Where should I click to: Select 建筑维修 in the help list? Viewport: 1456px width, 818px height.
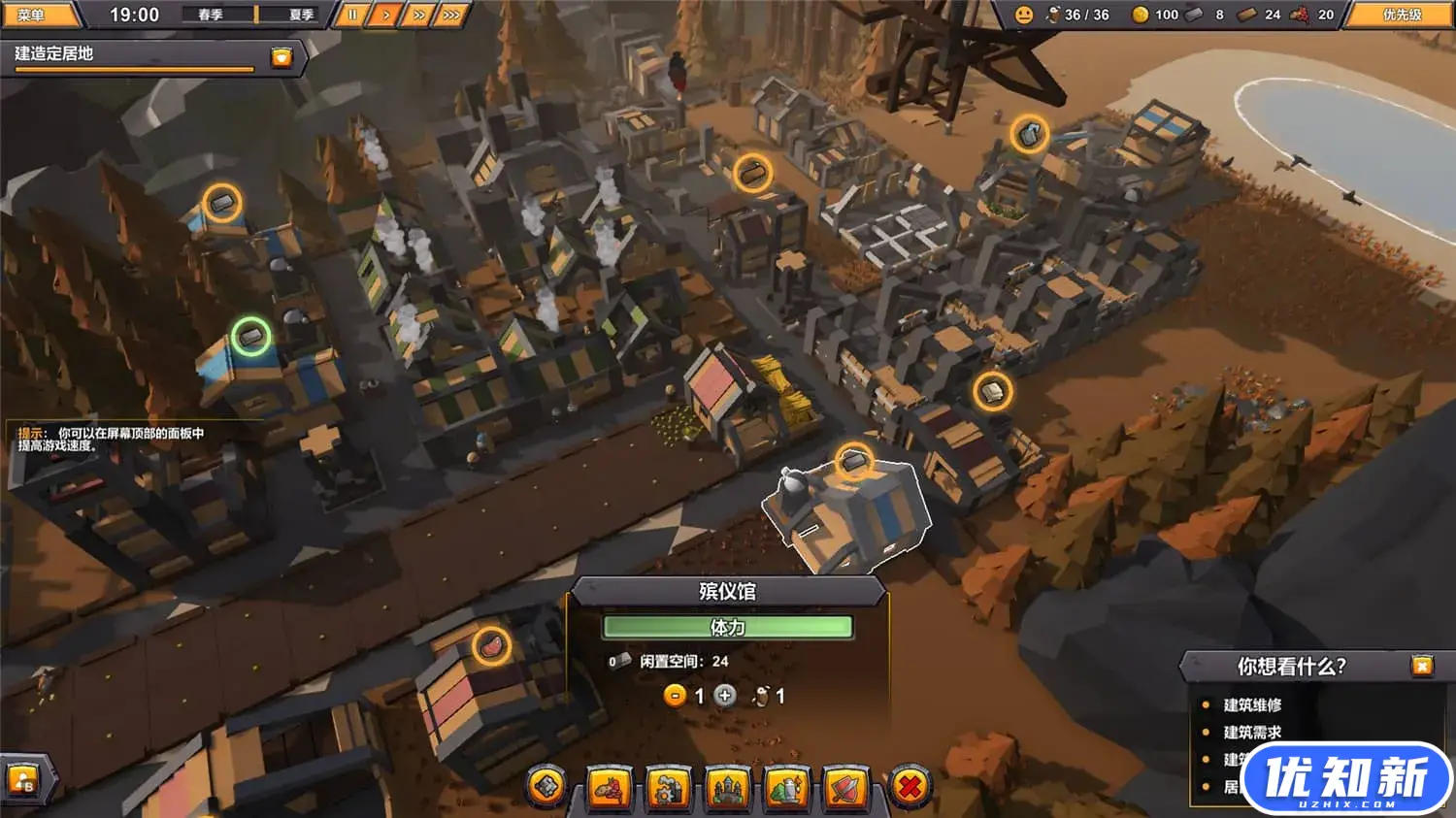click(1252, 705)
